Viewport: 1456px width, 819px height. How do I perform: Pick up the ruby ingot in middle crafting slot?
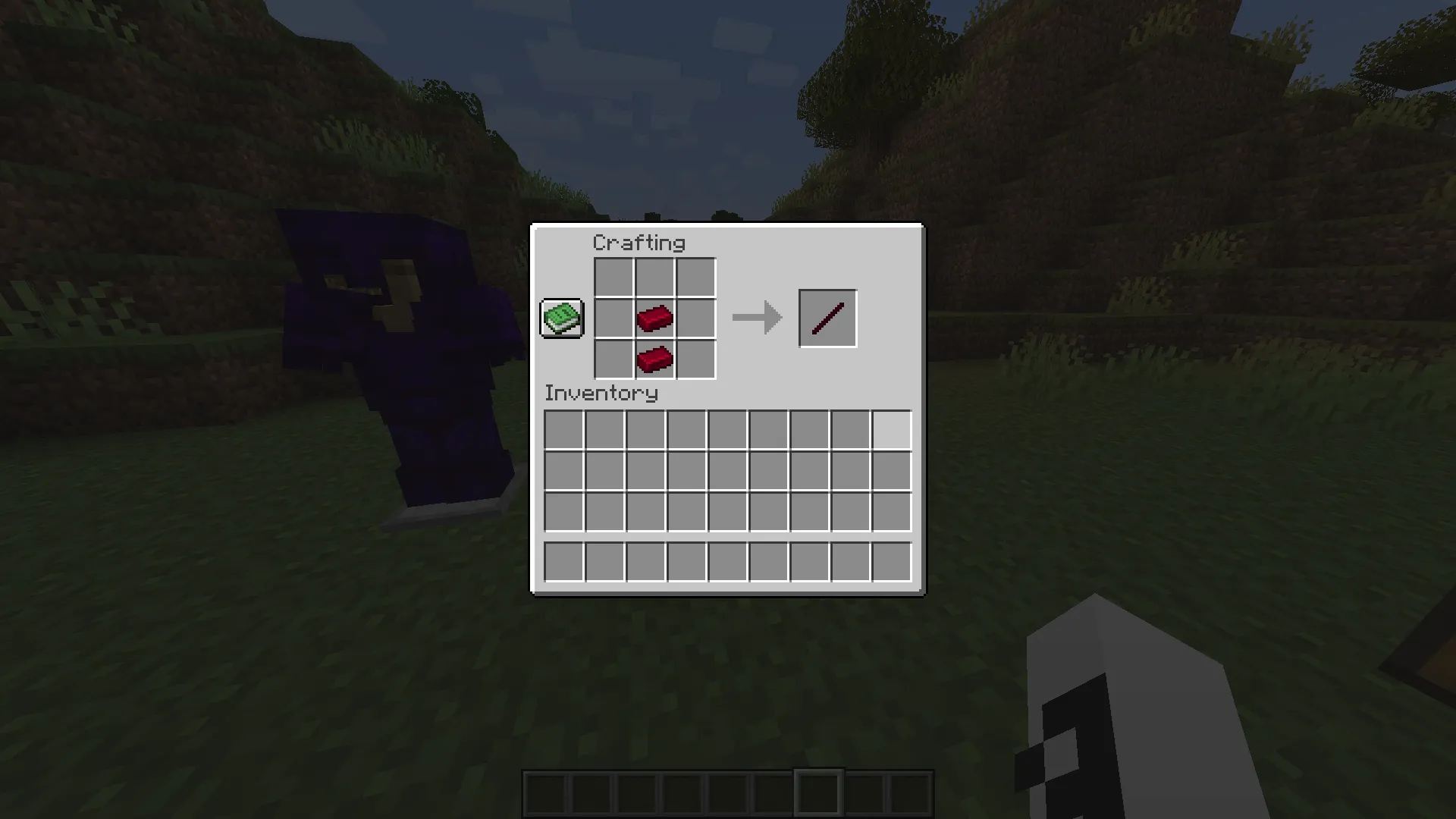coord(654,317)
